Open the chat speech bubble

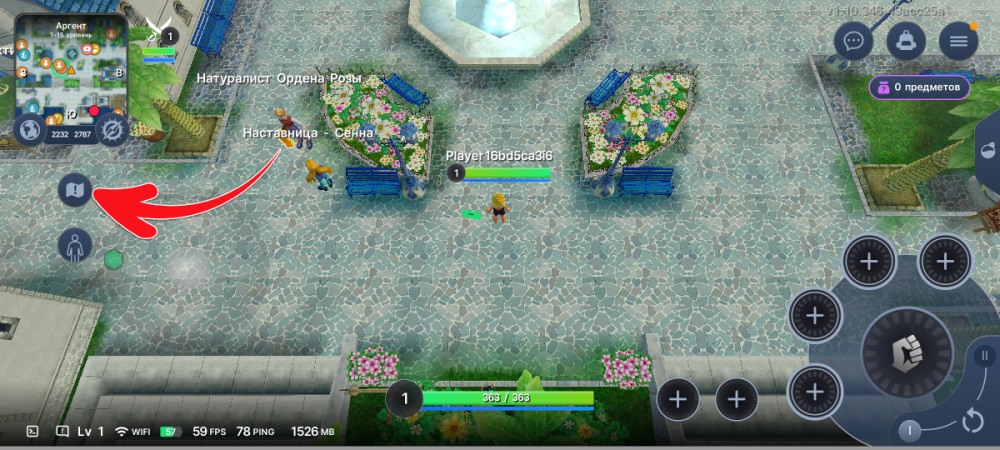(x=853, y=41)
